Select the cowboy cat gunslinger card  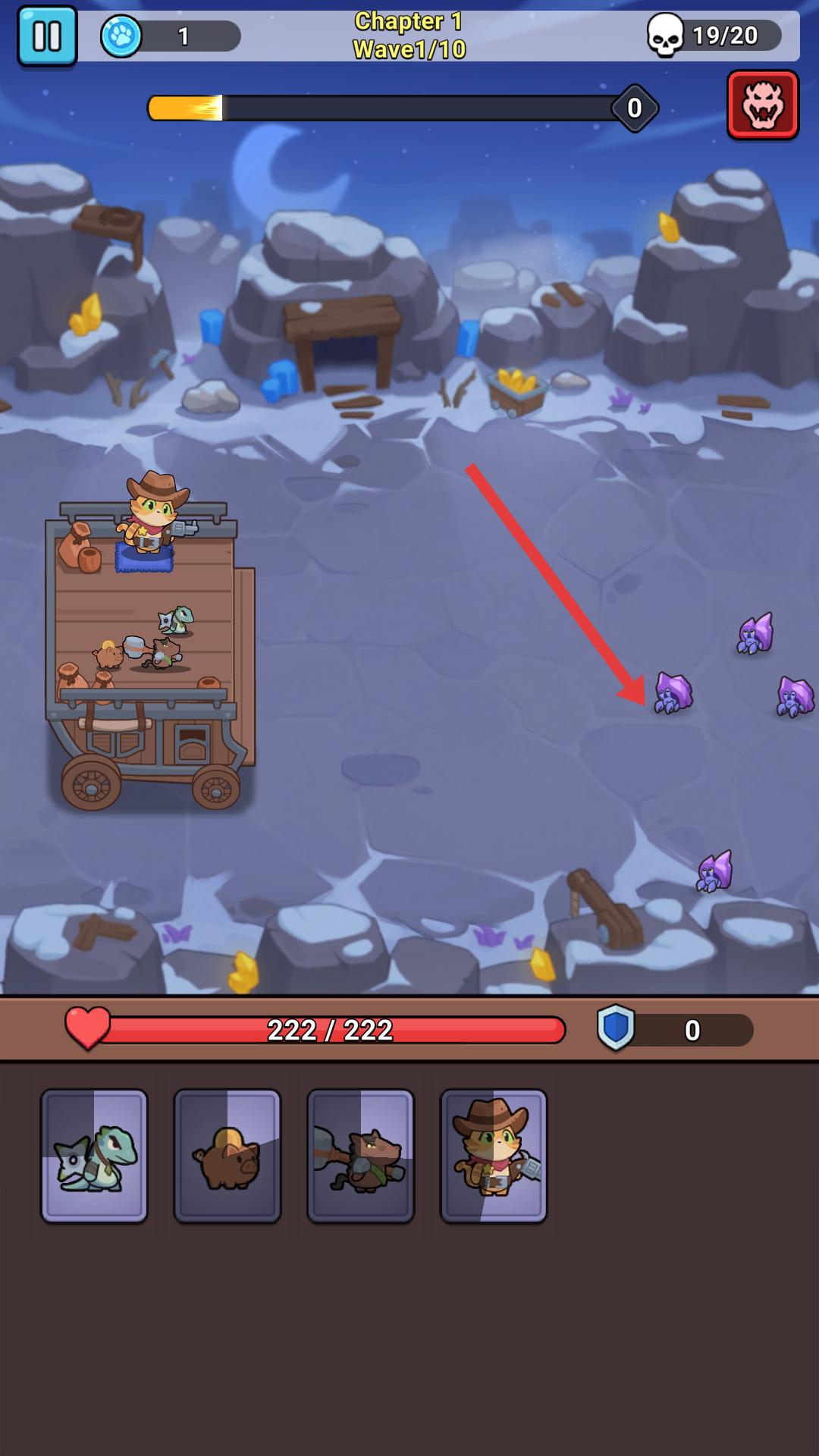pyautogui.click(x=494, y=1156)
